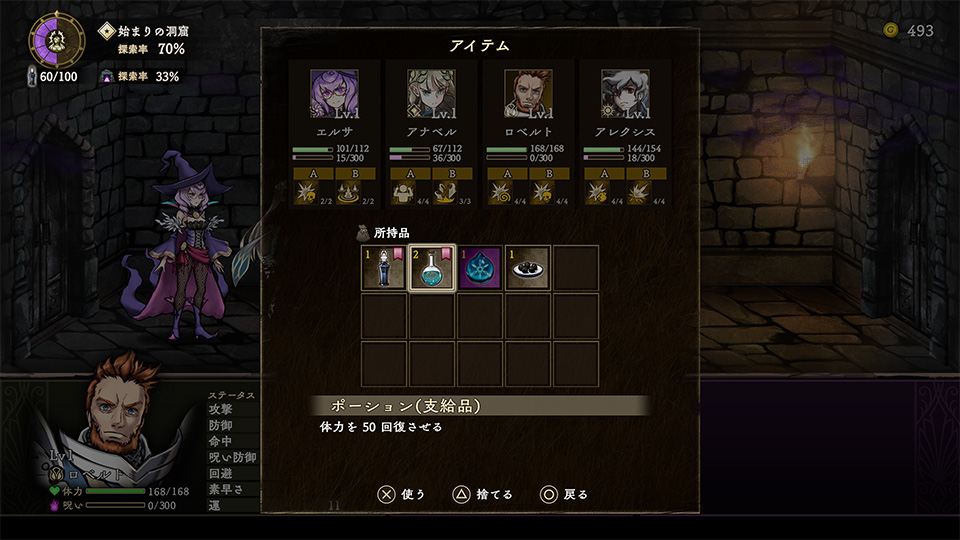Viewport: 960px width, 540px height.
Task: Pick the plate of black berries item
Action: click(528, 268)
